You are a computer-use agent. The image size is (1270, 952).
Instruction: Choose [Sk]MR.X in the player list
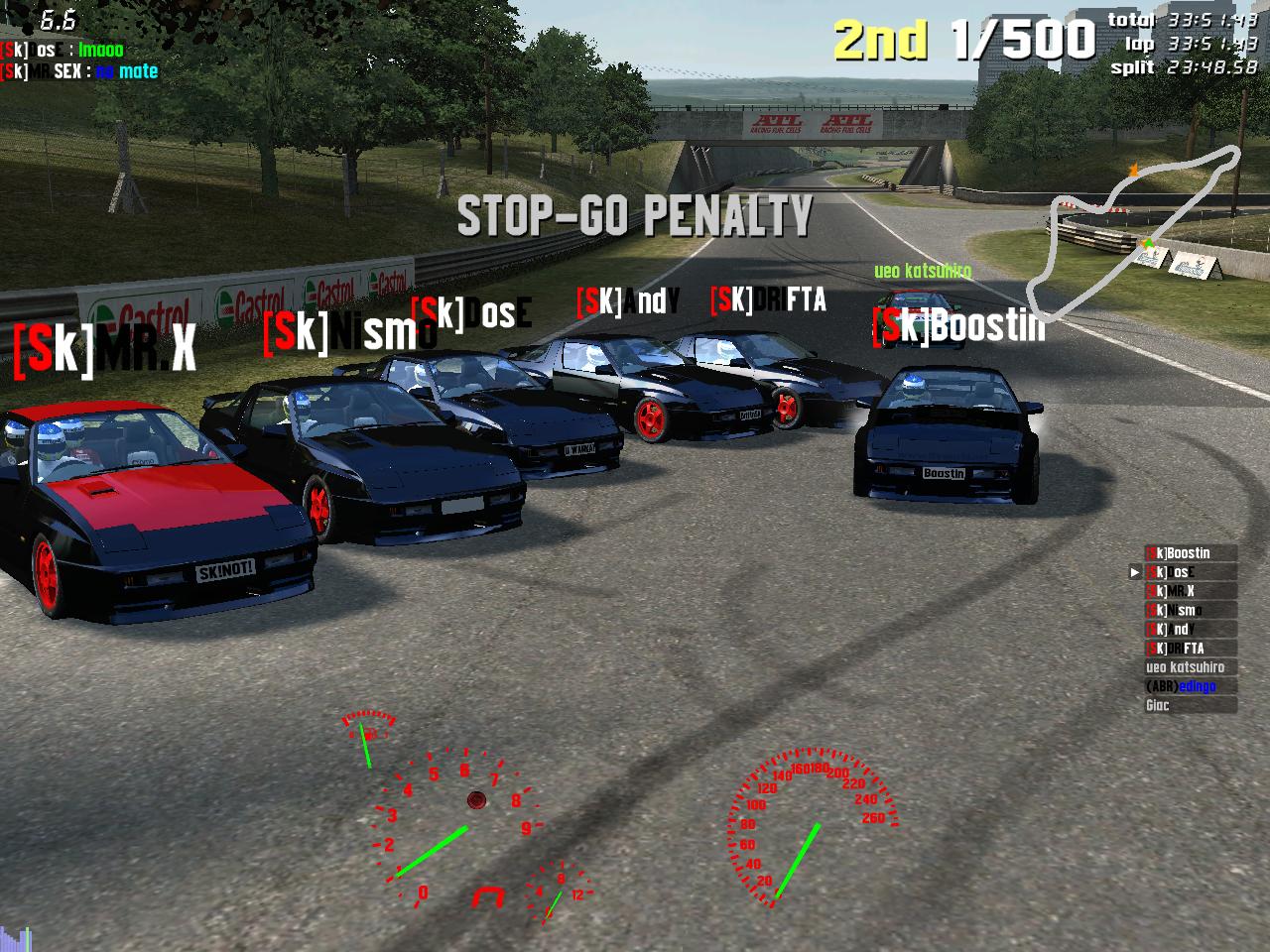1190,591
